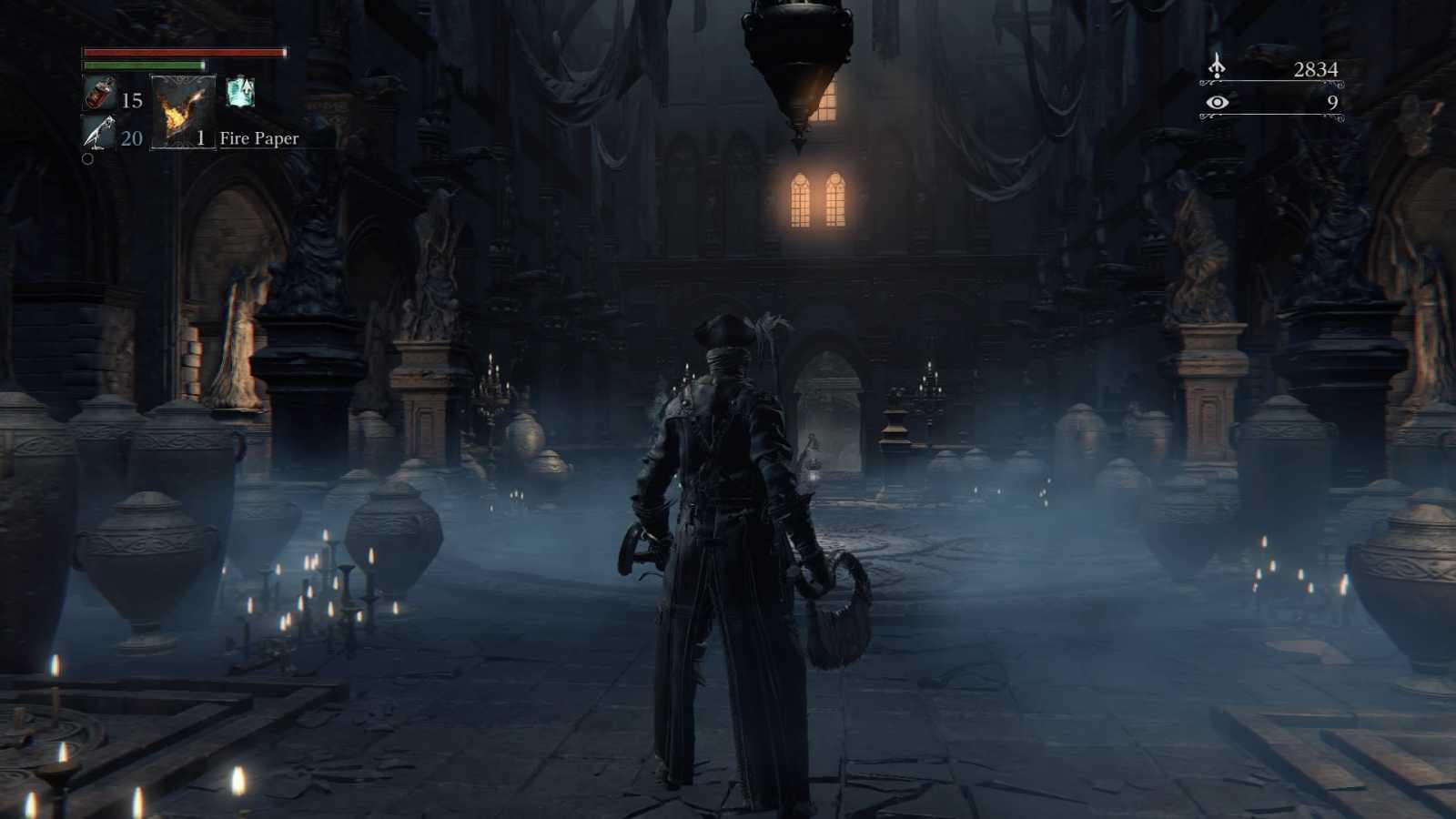Click the quantity 1 next to Fire Paper

(x=202, y=139)
